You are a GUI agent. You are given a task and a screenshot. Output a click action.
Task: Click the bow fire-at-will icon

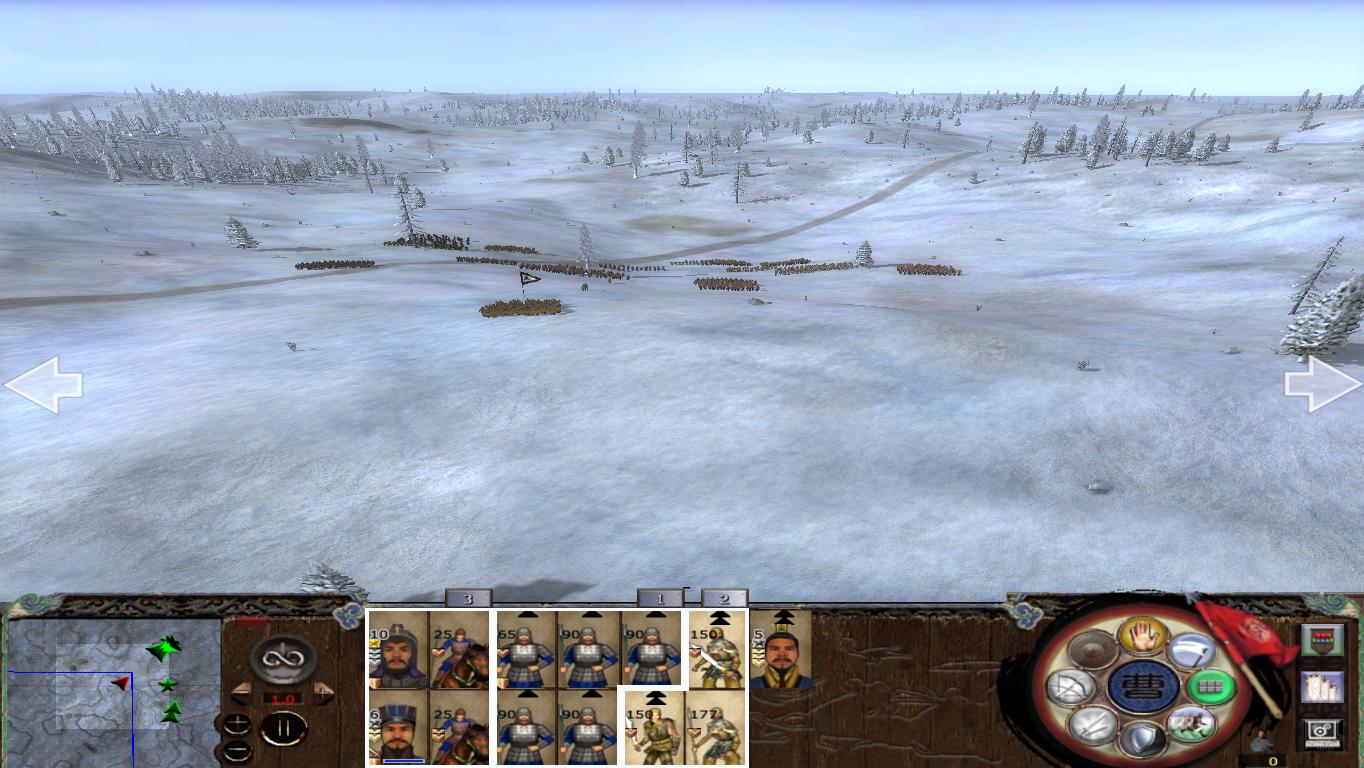click(1069, 686)
